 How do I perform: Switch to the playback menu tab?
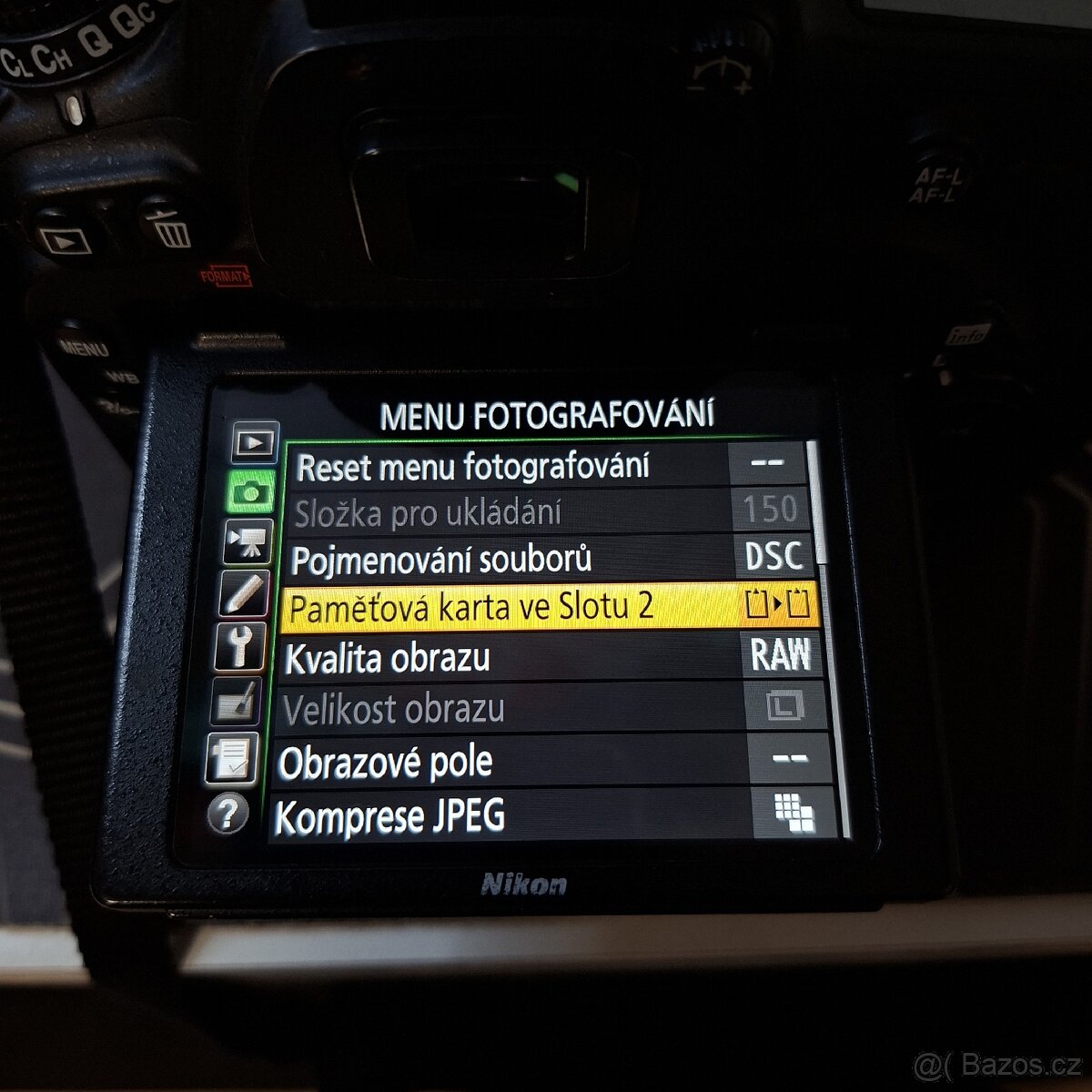click(x=254, y=443)
